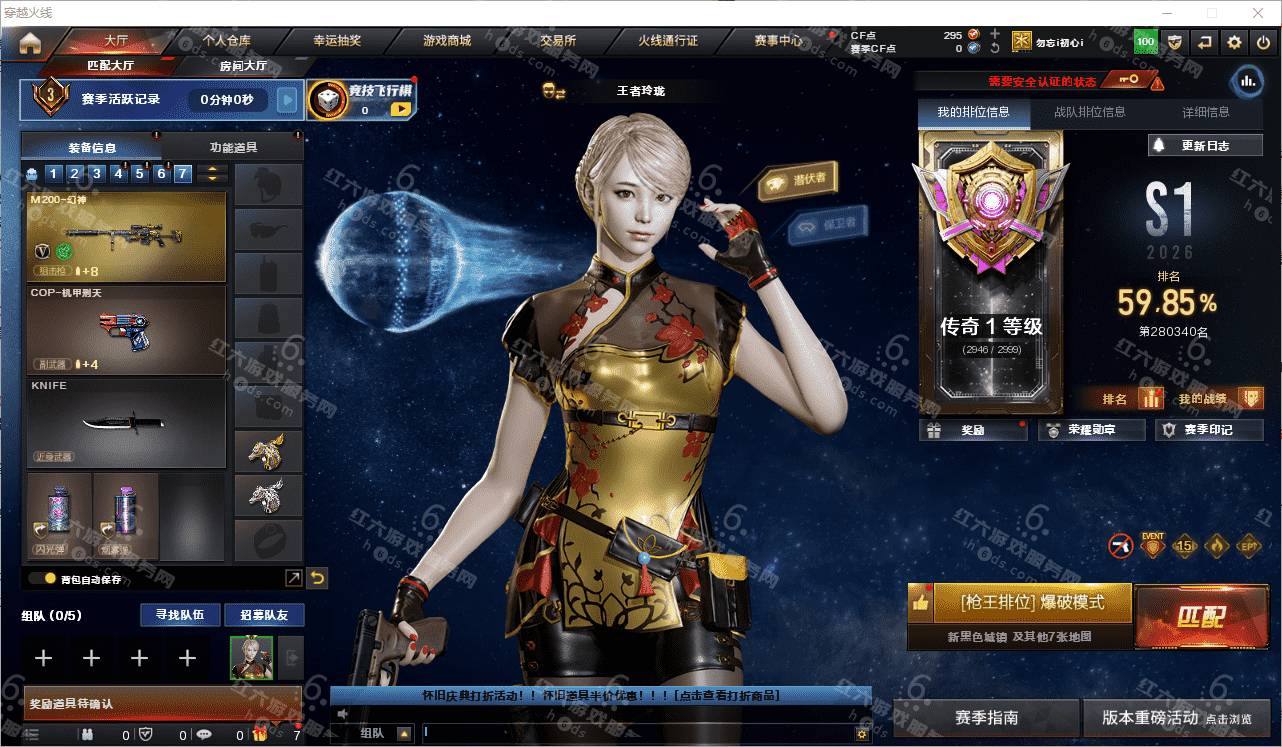Screen dimensions: 1282x747
Task: Open 火线通行证 battle pass
Action: click(x=668, y=41)
